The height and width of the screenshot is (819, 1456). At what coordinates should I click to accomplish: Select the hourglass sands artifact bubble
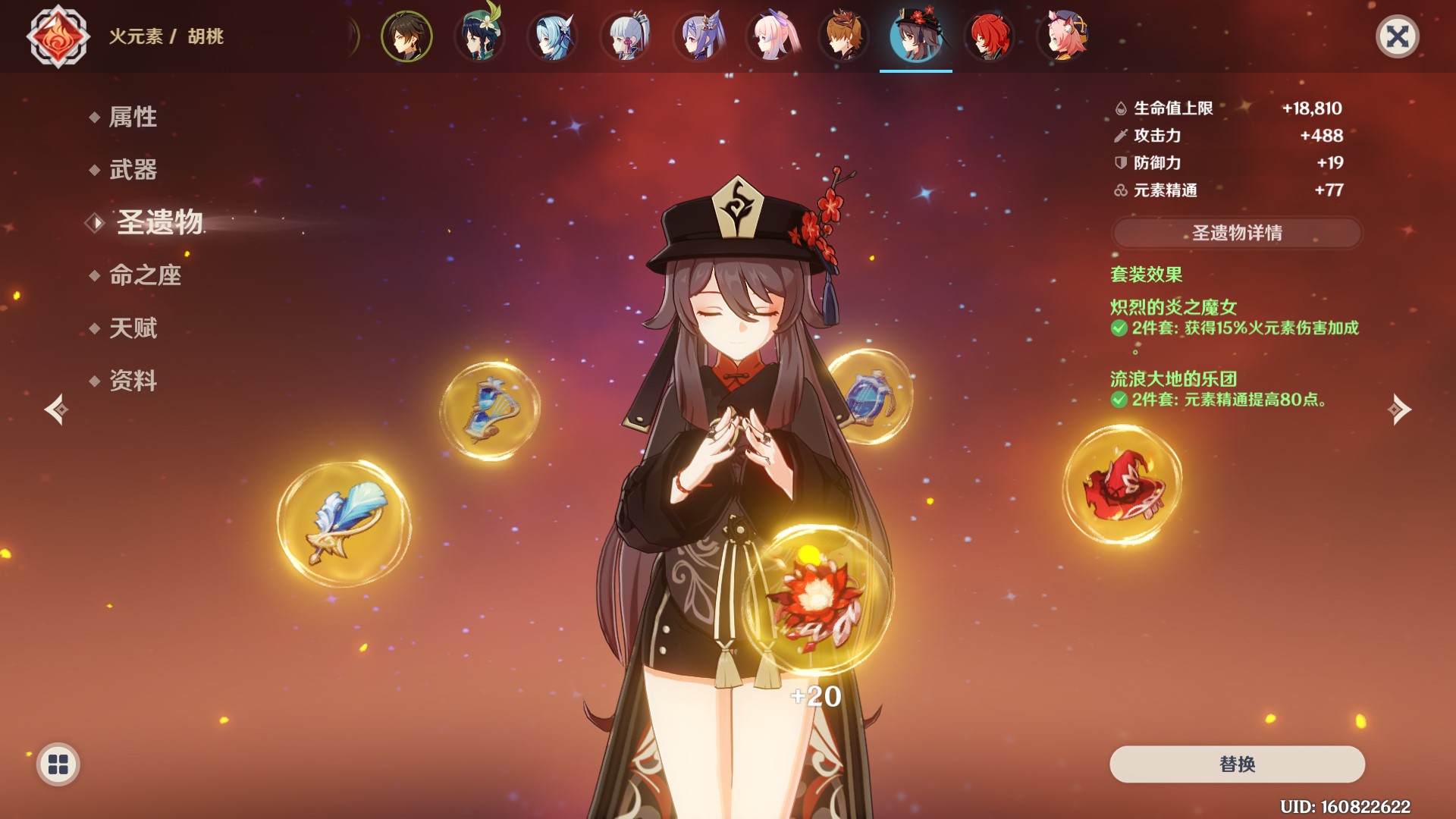489,410
